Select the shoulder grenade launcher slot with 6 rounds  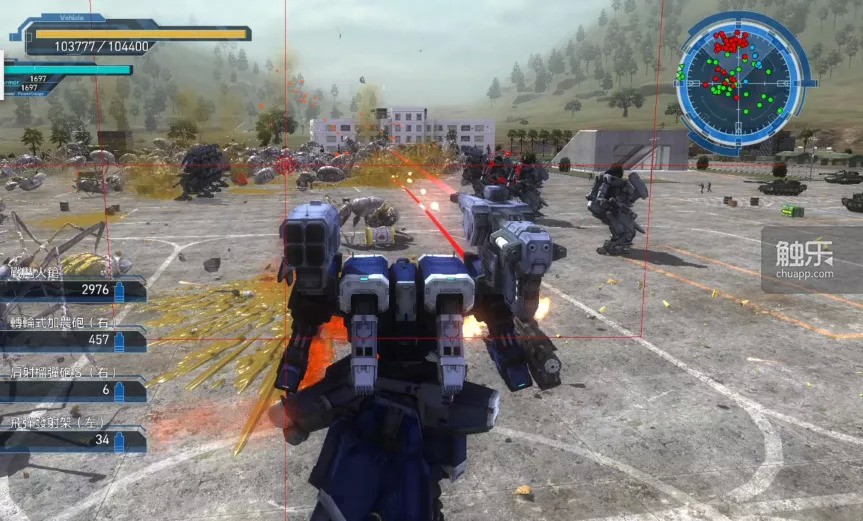click(x=72, y=389)
